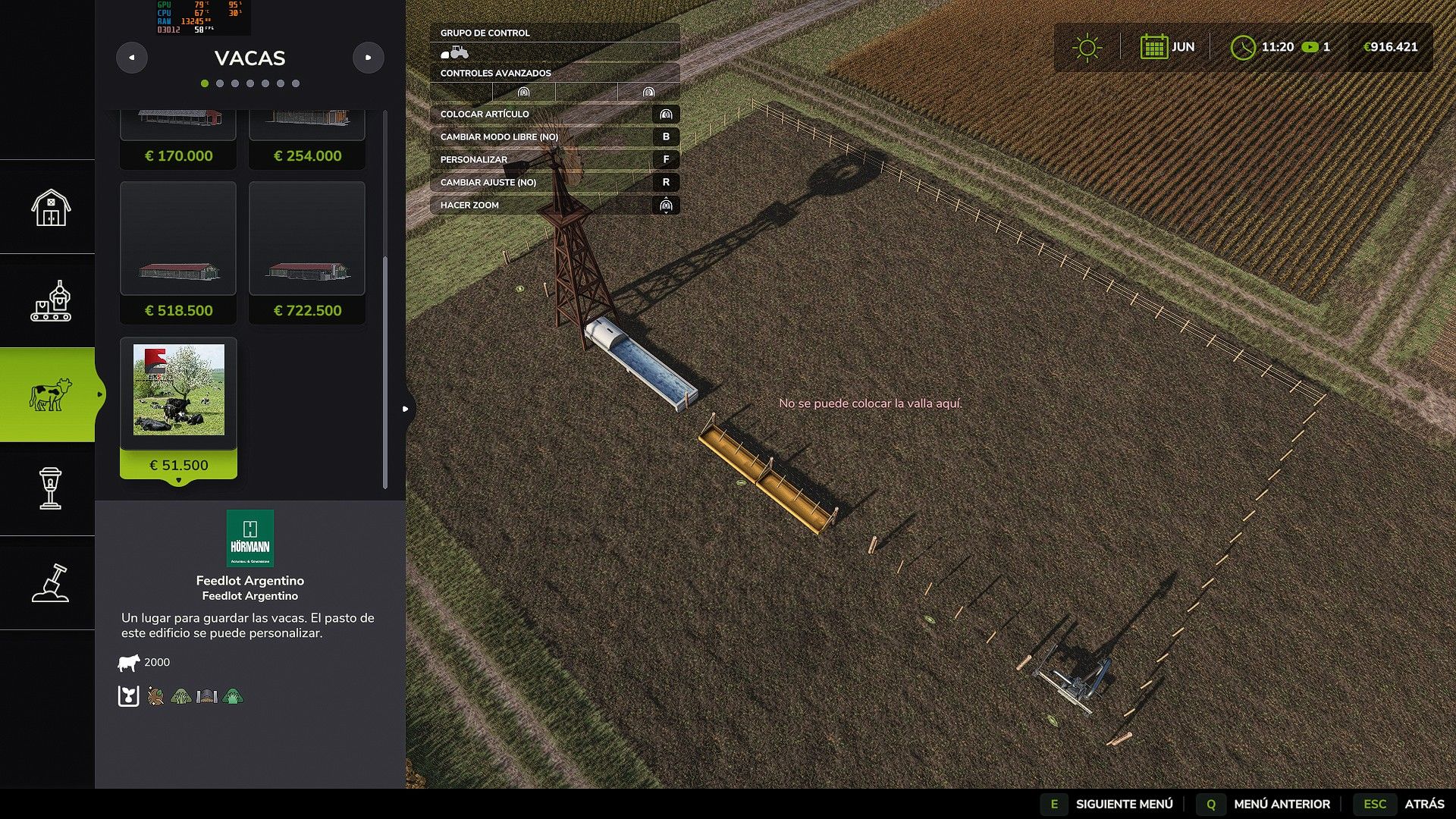Open the production factory category
1456x819 pixels.
coord(50,301)
